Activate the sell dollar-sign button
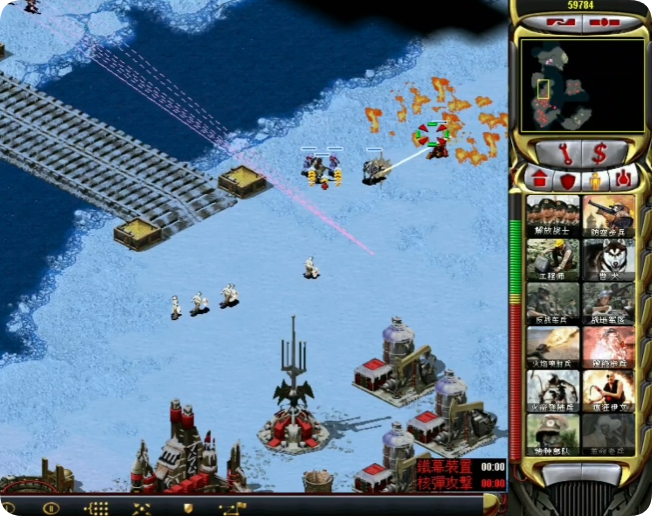The image size is (652, 516). (600, 153)
